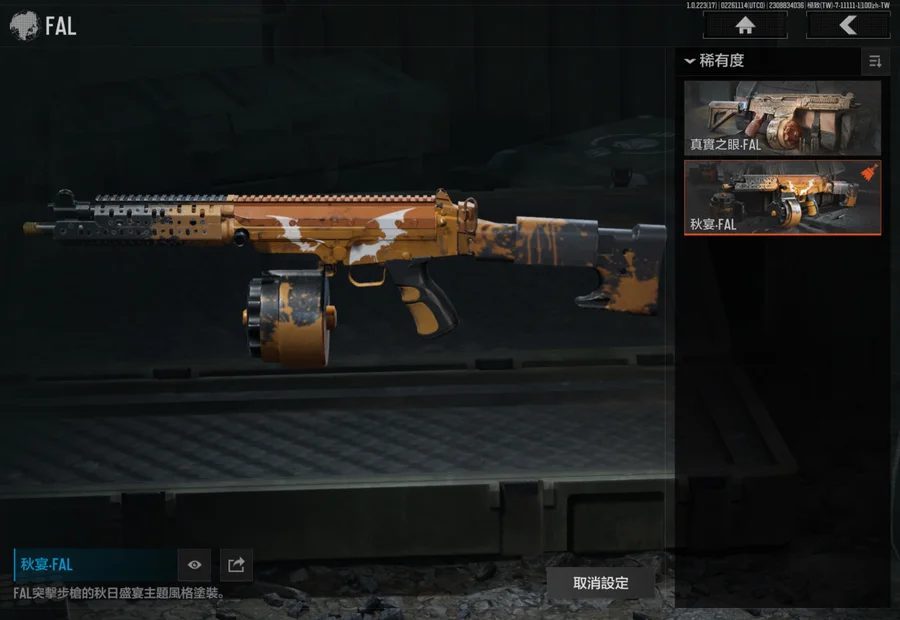Toggle the eye preview button
900x620 pixels.
pos(194,565)
